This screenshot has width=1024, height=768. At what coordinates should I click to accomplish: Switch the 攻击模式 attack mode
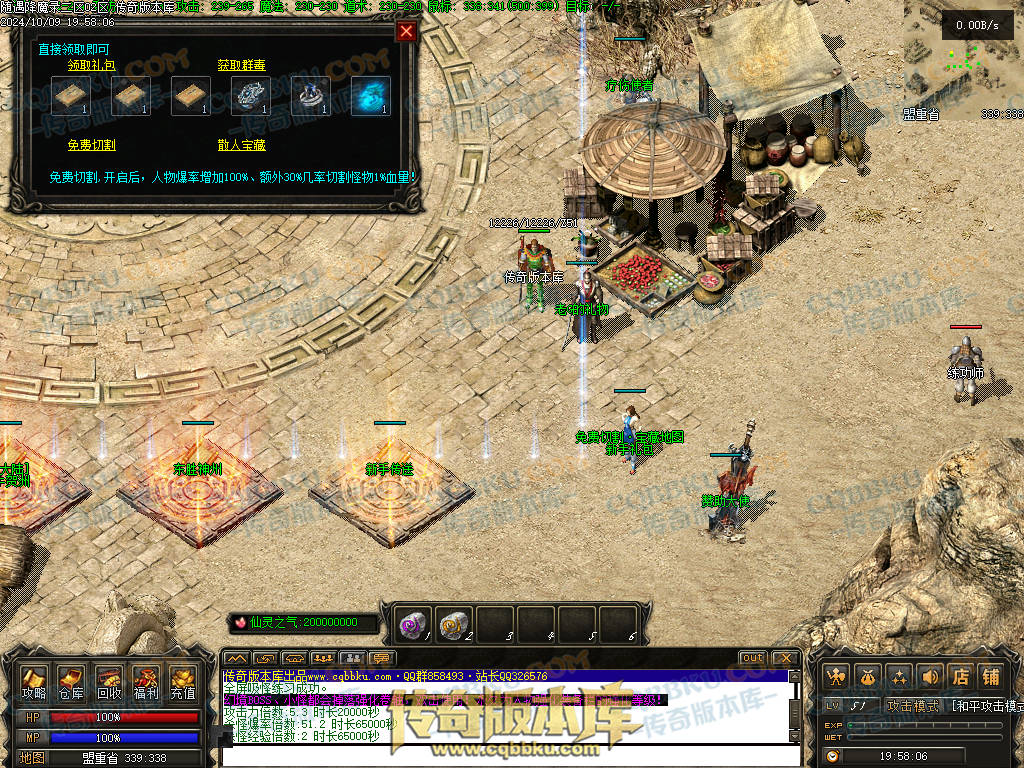(x=913, y=706)
